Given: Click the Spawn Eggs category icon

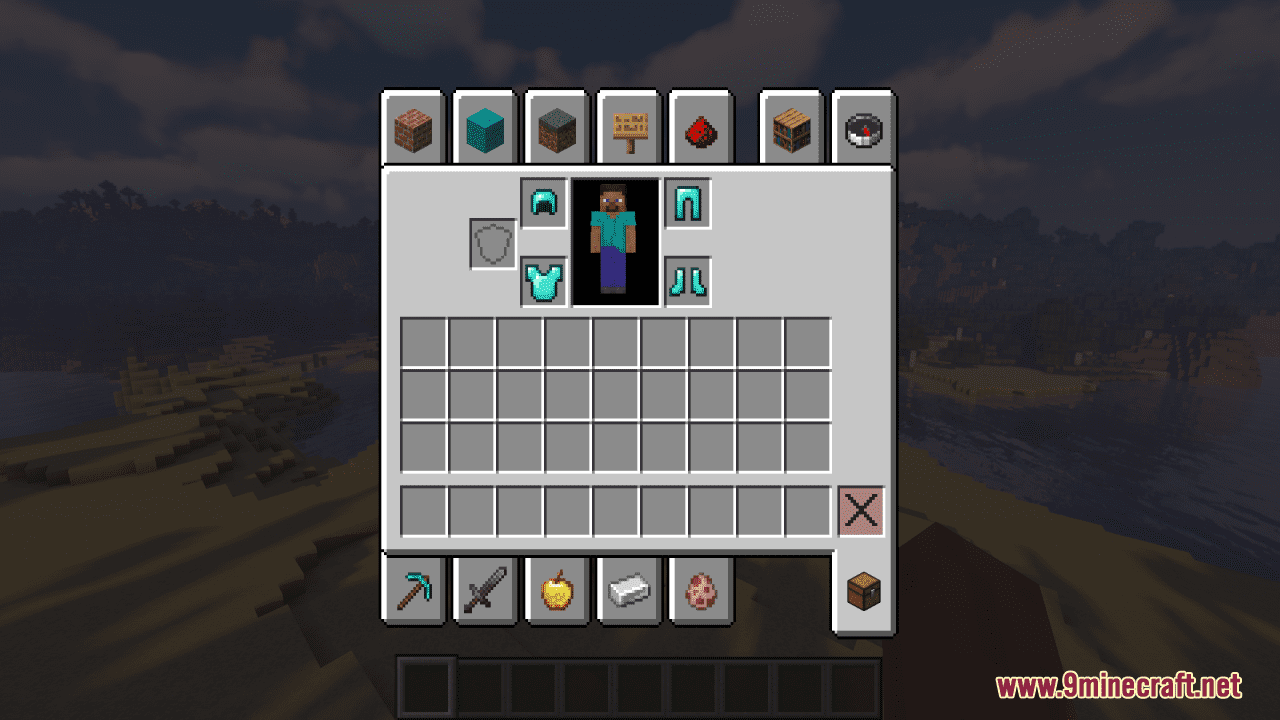Looking at the screenshot, I should tap(701, 592).
